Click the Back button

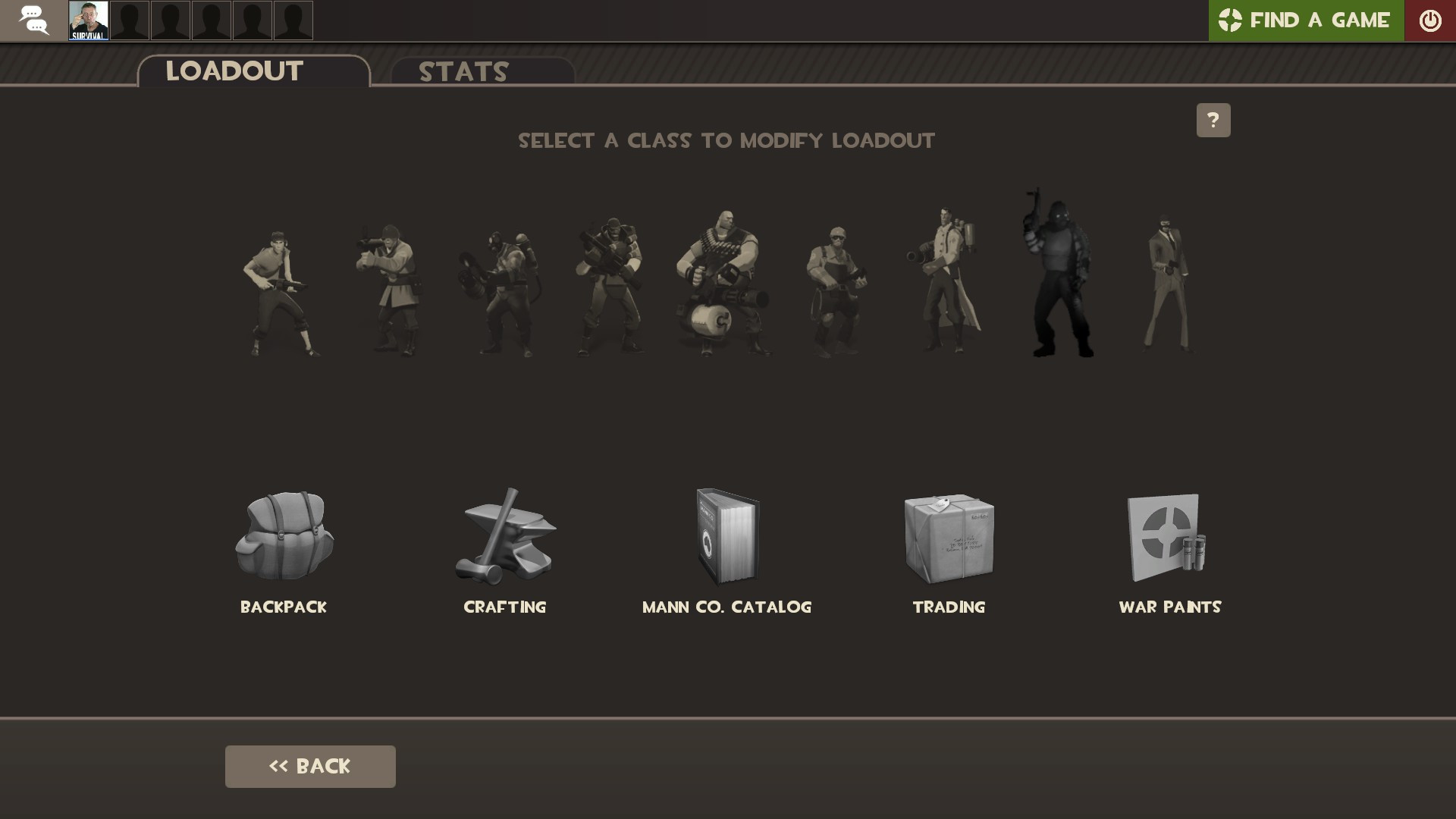309,766
